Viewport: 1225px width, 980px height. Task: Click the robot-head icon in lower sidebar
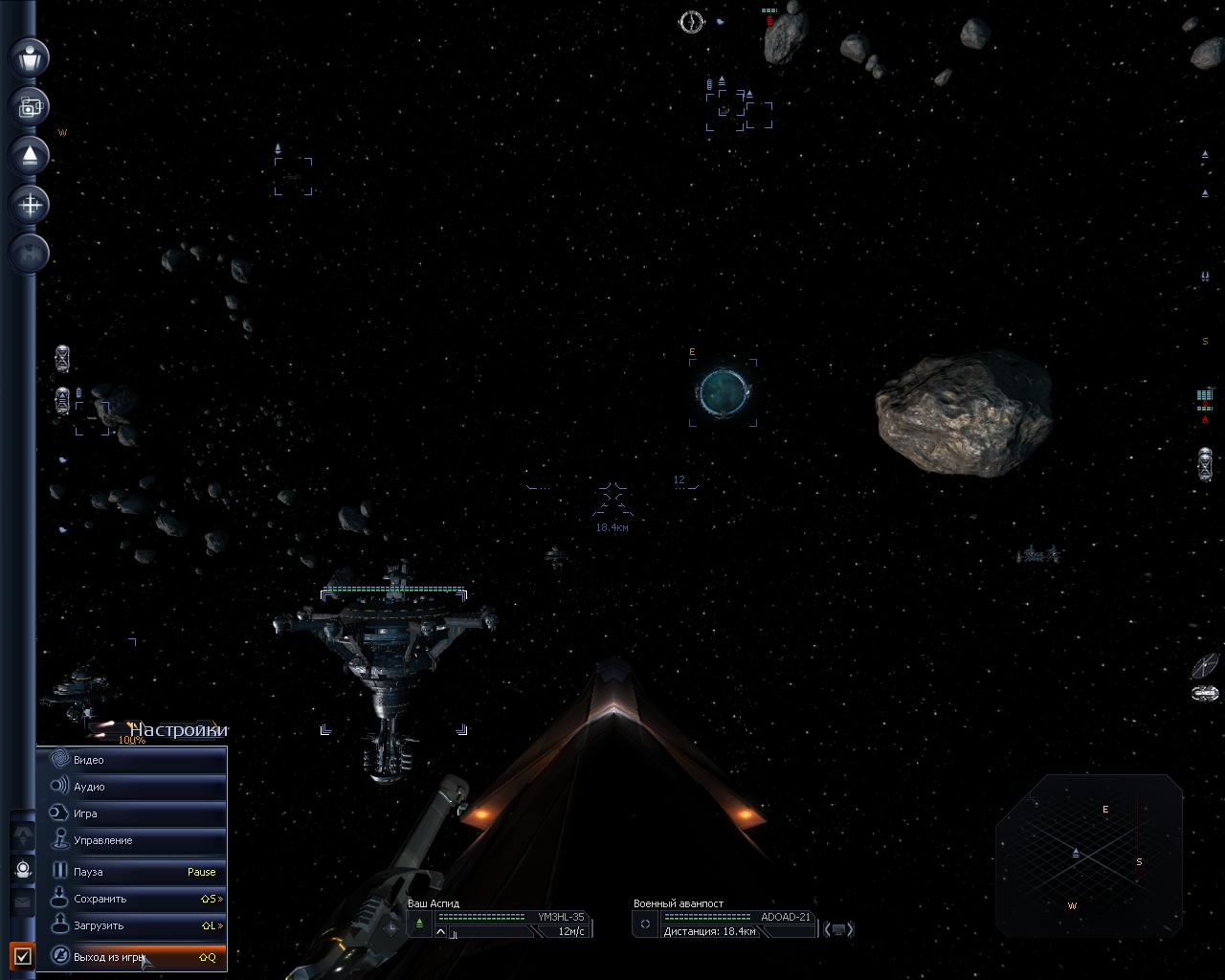(x=24, y=869)
